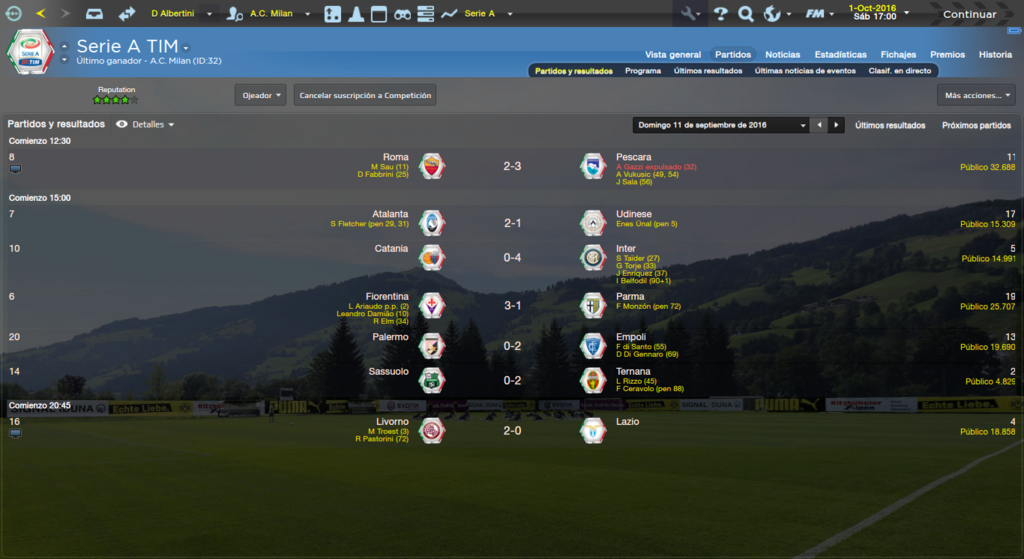Open Últimas noticias de eventos subtab
The height and width of the screenshot is (559, 1024).
point(805,71)
